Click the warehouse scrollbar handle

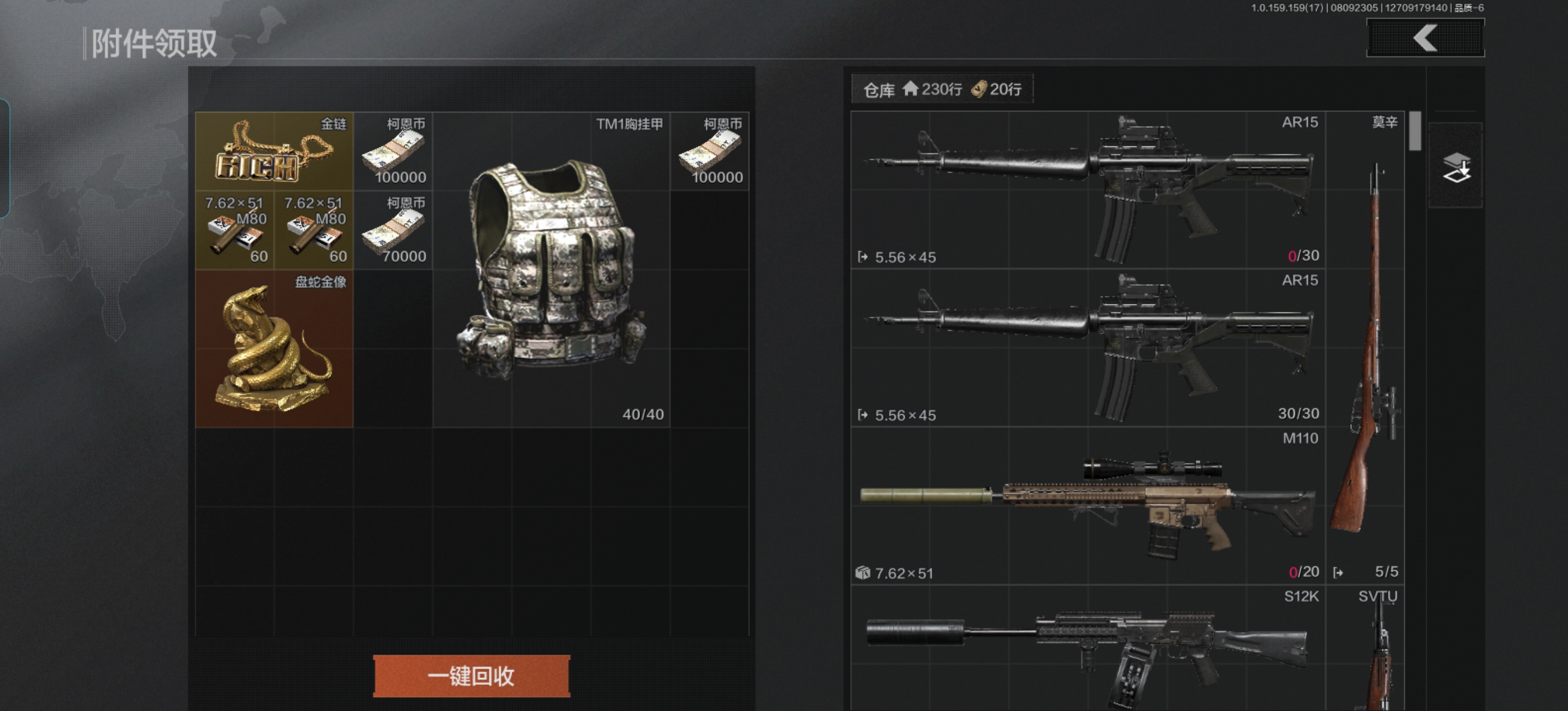[x=1415, y=131]
